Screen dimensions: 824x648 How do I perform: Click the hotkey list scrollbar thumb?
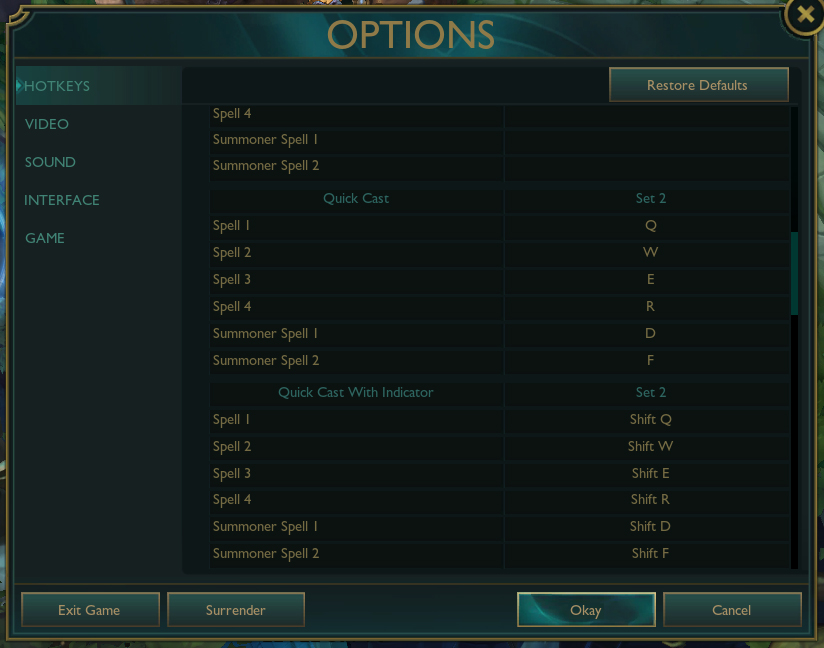coord(795,273)
